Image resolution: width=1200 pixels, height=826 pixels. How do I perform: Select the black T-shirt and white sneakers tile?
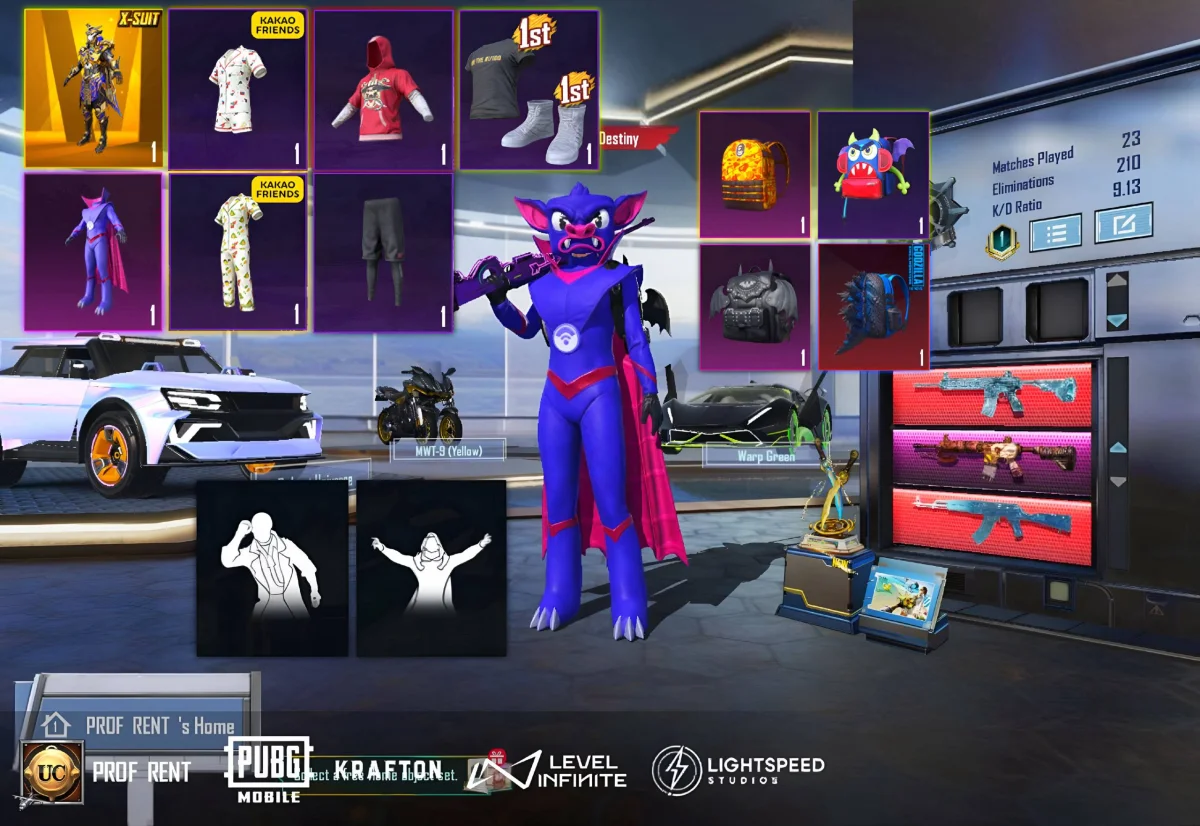click(x=530, y=89)
